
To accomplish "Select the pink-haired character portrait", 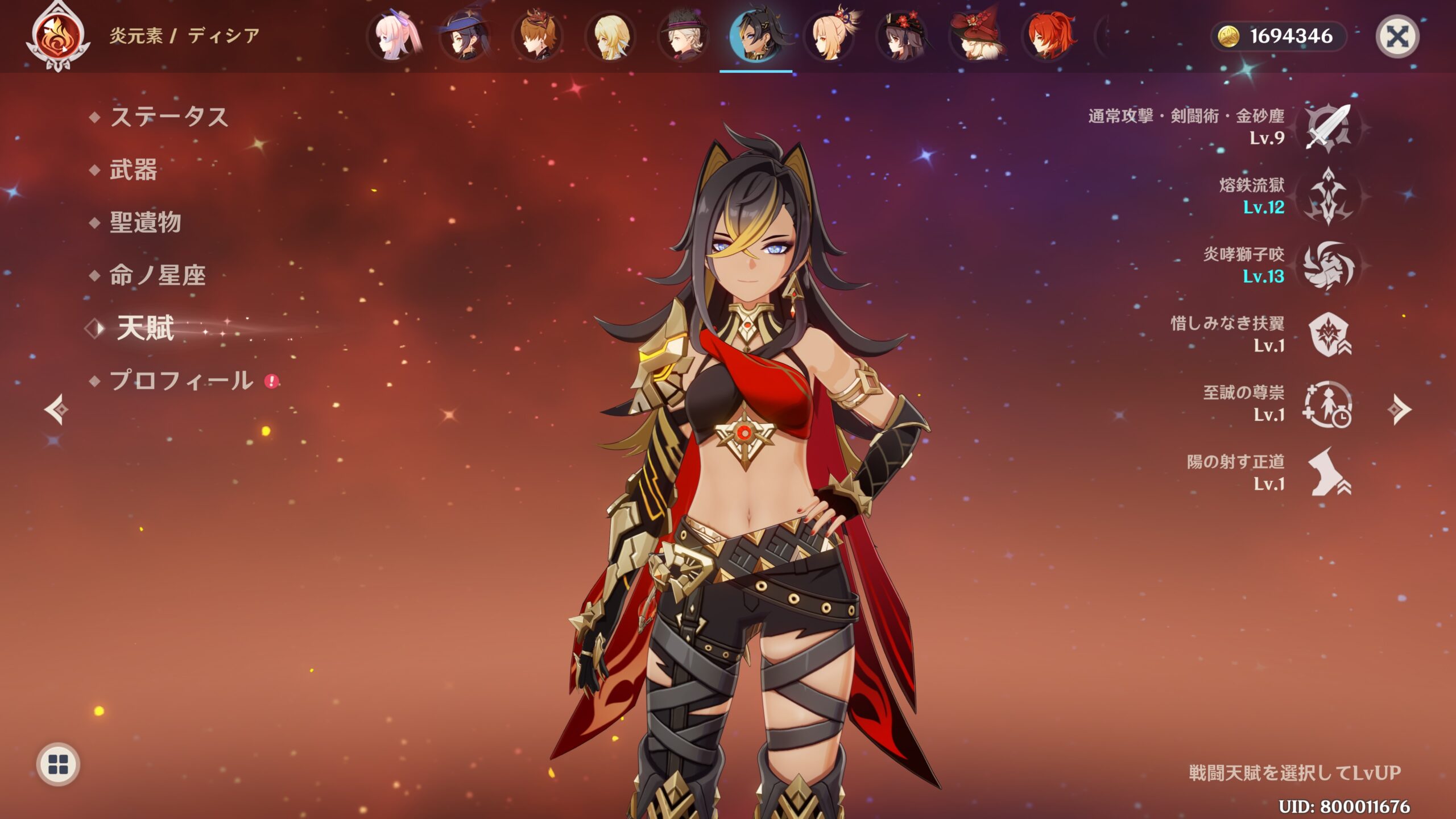I will pyautogui.click(x=394, y=36).
